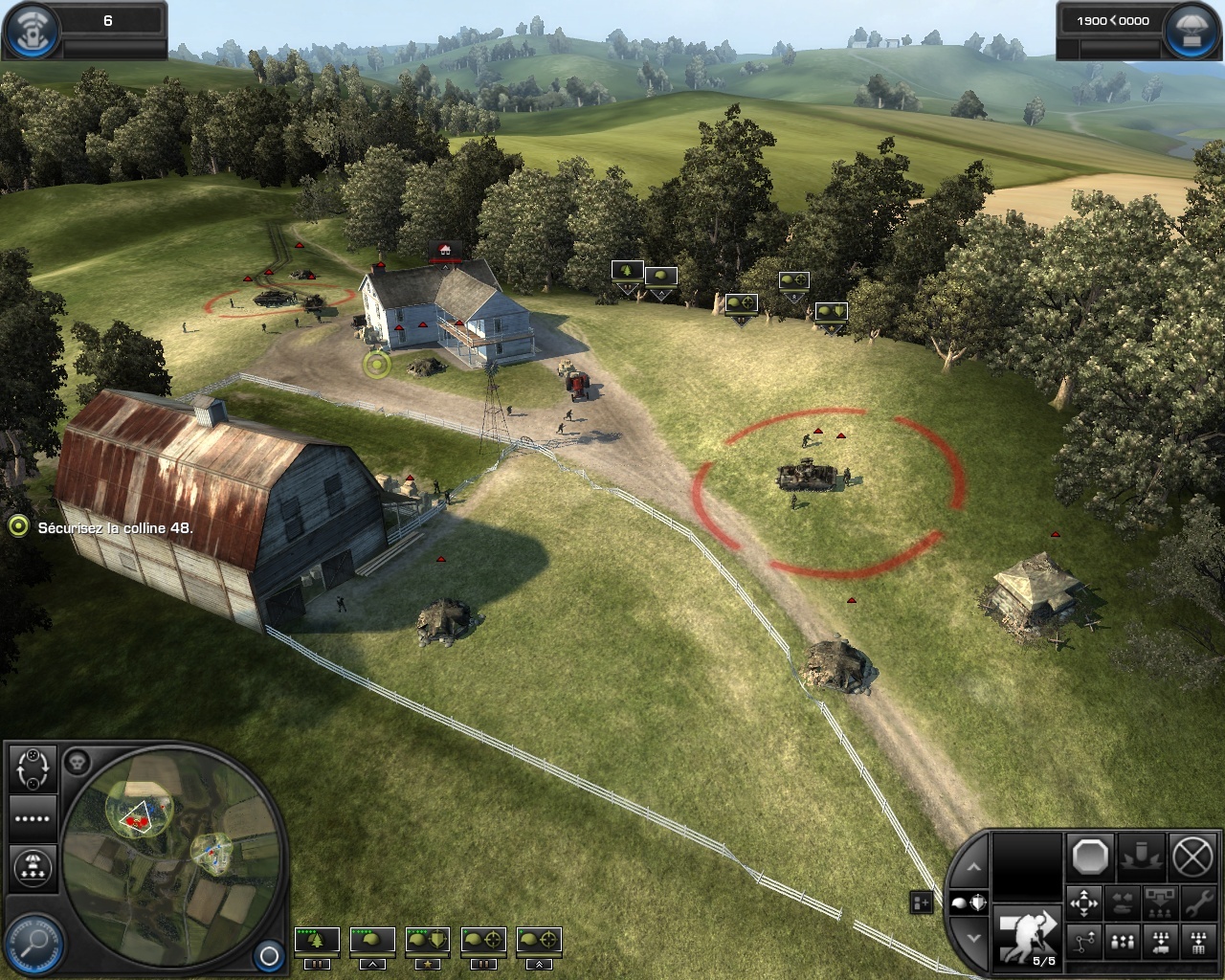Select the tree-icon squad card in bottom bar

(x=317, y=941)
